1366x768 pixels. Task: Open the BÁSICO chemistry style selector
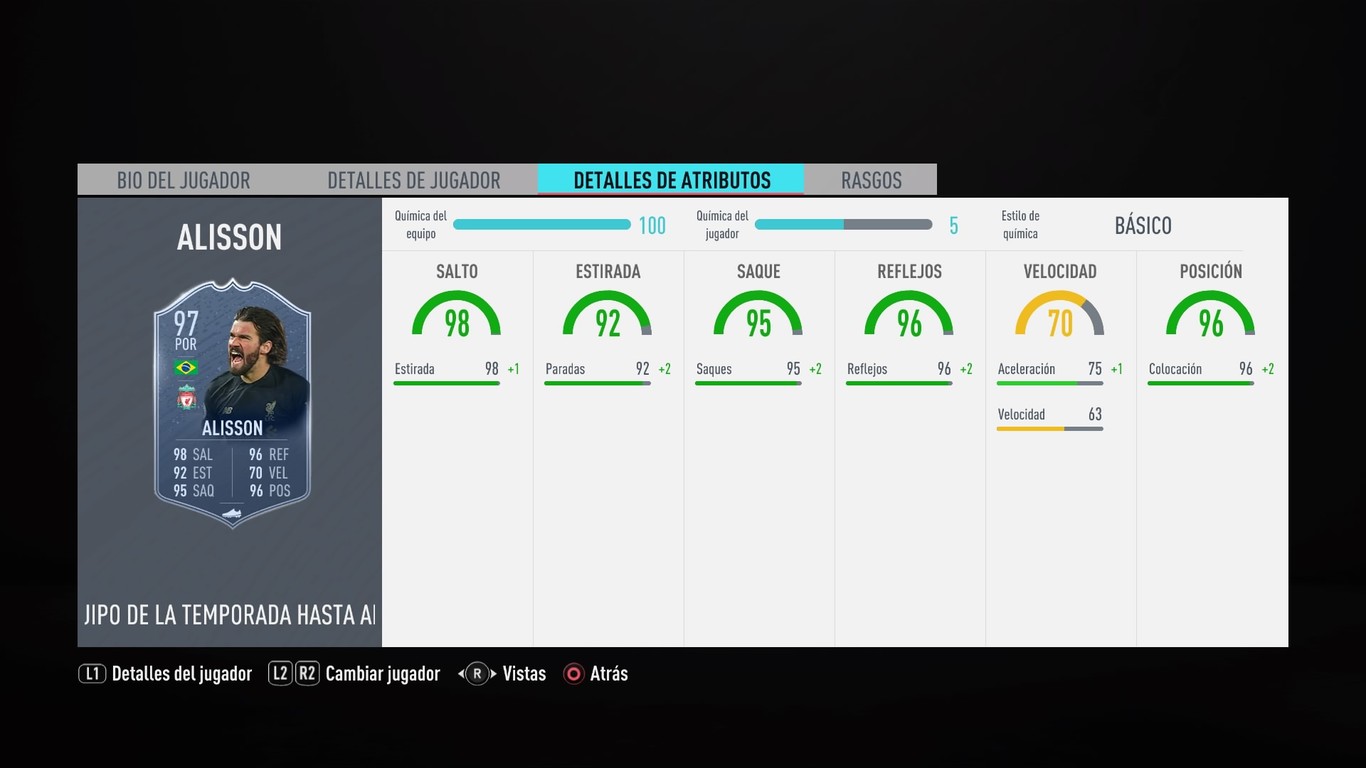point(1143,226)
